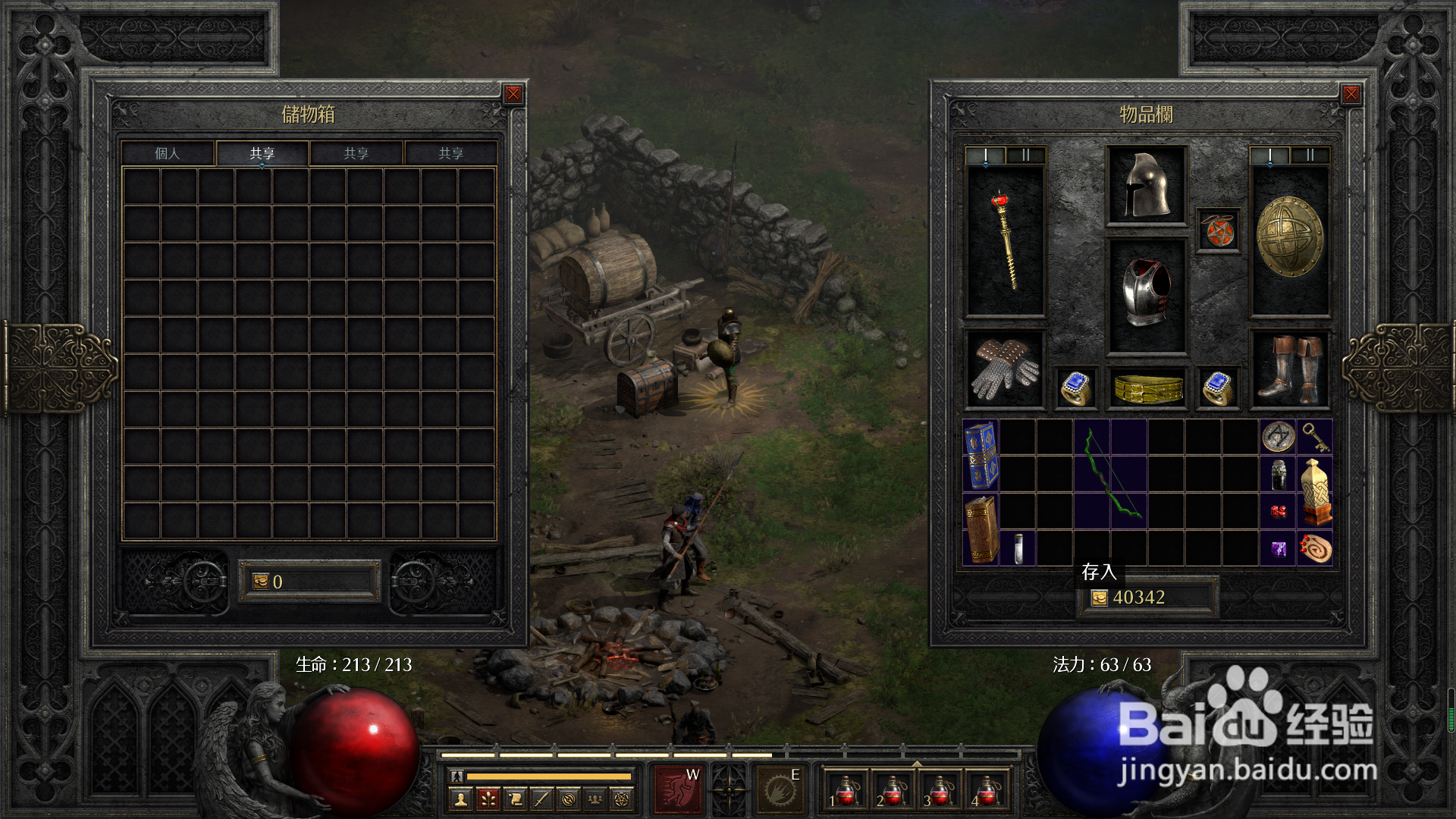Pick up the rune stone in inventory
The width and height of the screenshot is (1456, 819).
coord(1278,437)
